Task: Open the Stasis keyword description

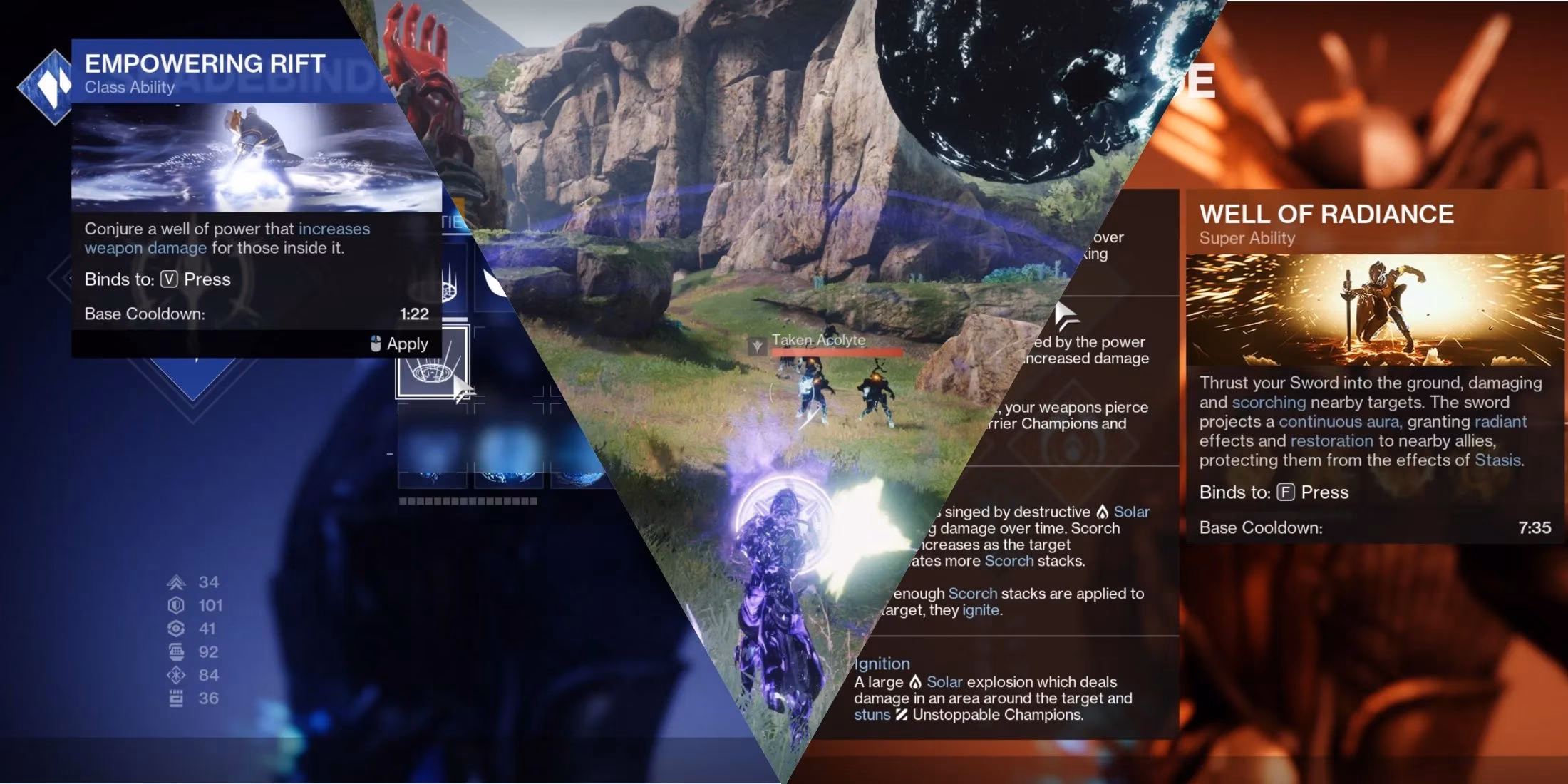Action: click(1500, 460)
